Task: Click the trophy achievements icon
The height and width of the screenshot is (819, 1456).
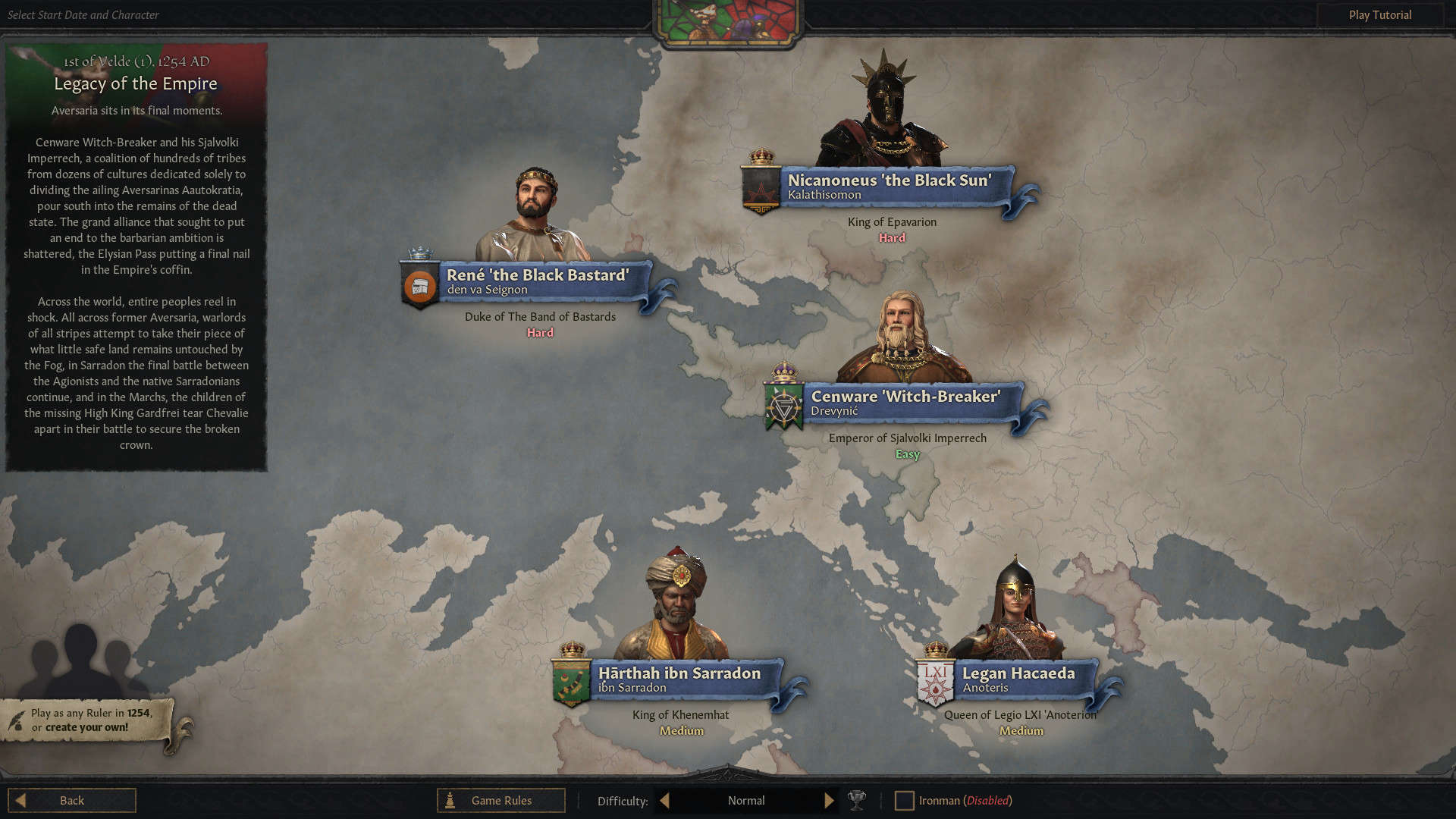Action: pos(856,800)
